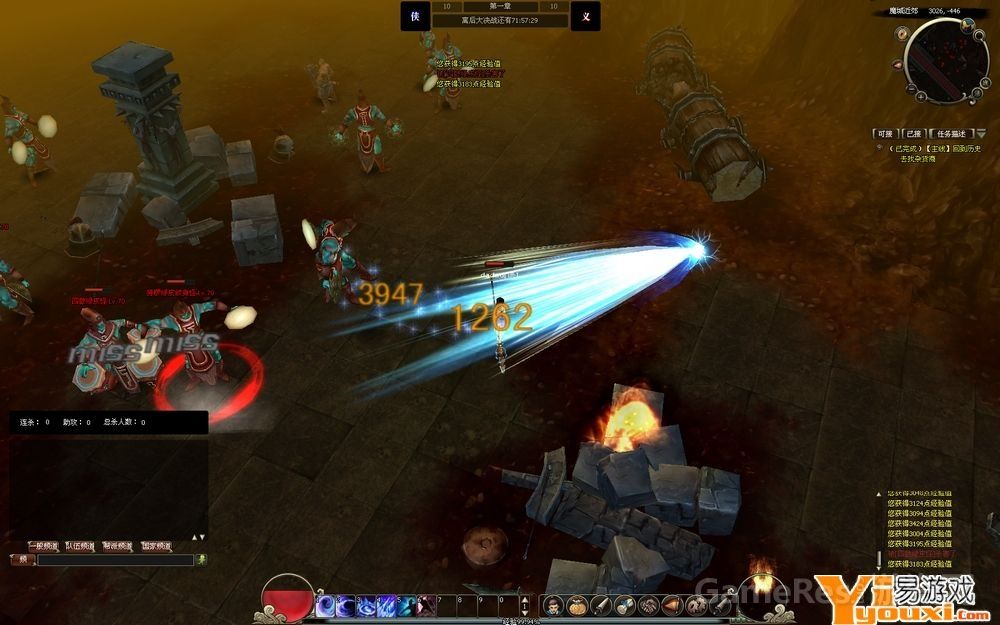The width and height of the screenshot is (1000, 625).
Task: Open the 任务描述 quest description tab
Action: [953, 133]
